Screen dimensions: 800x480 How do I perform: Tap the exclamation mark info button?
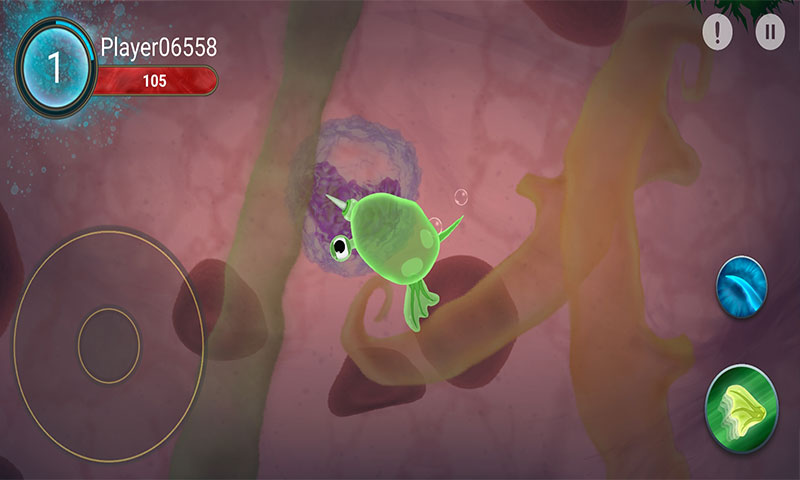coord(717,32)
